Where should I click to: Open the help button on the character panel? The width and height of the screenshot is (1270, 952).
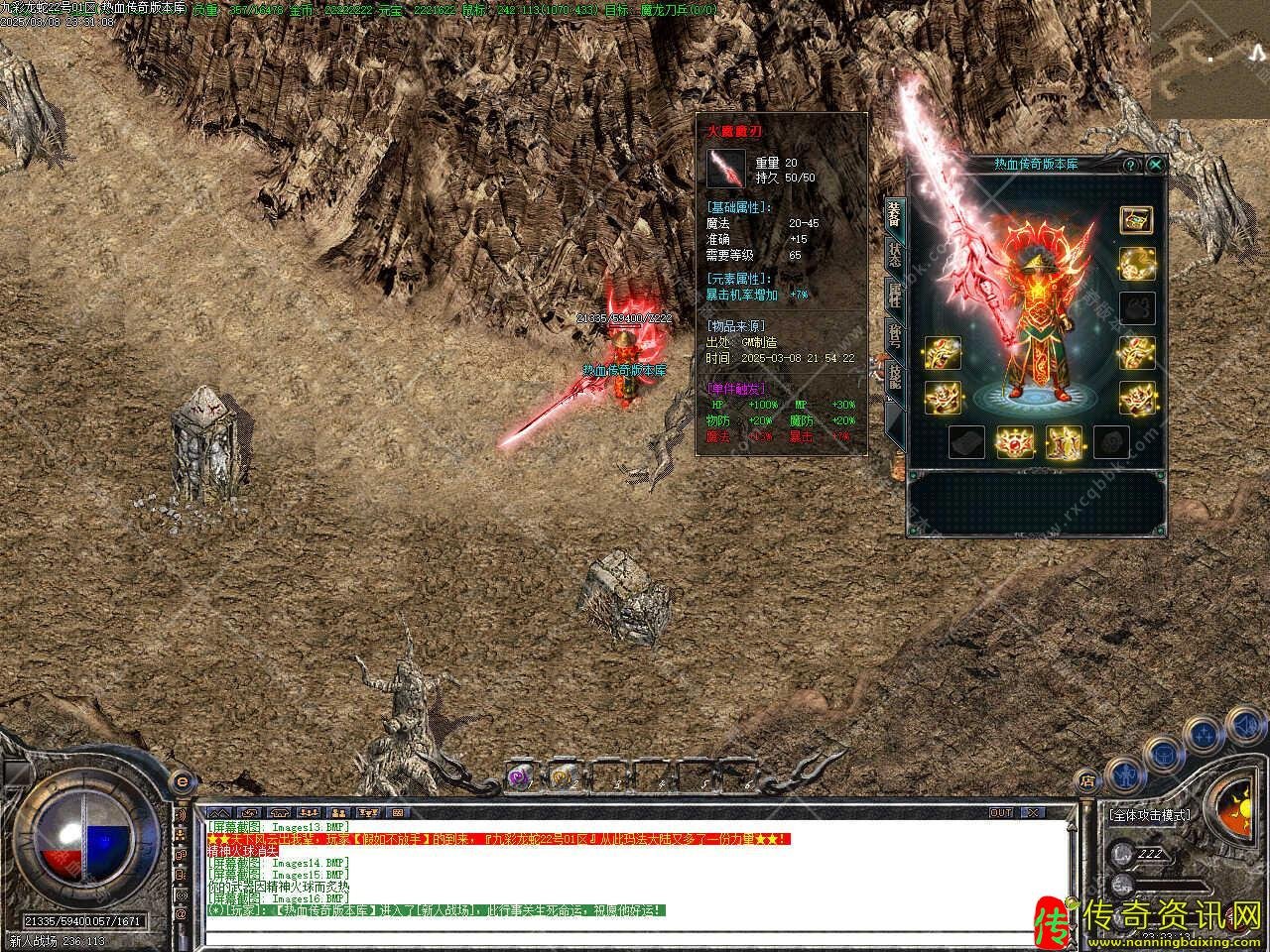[1130, 165]
